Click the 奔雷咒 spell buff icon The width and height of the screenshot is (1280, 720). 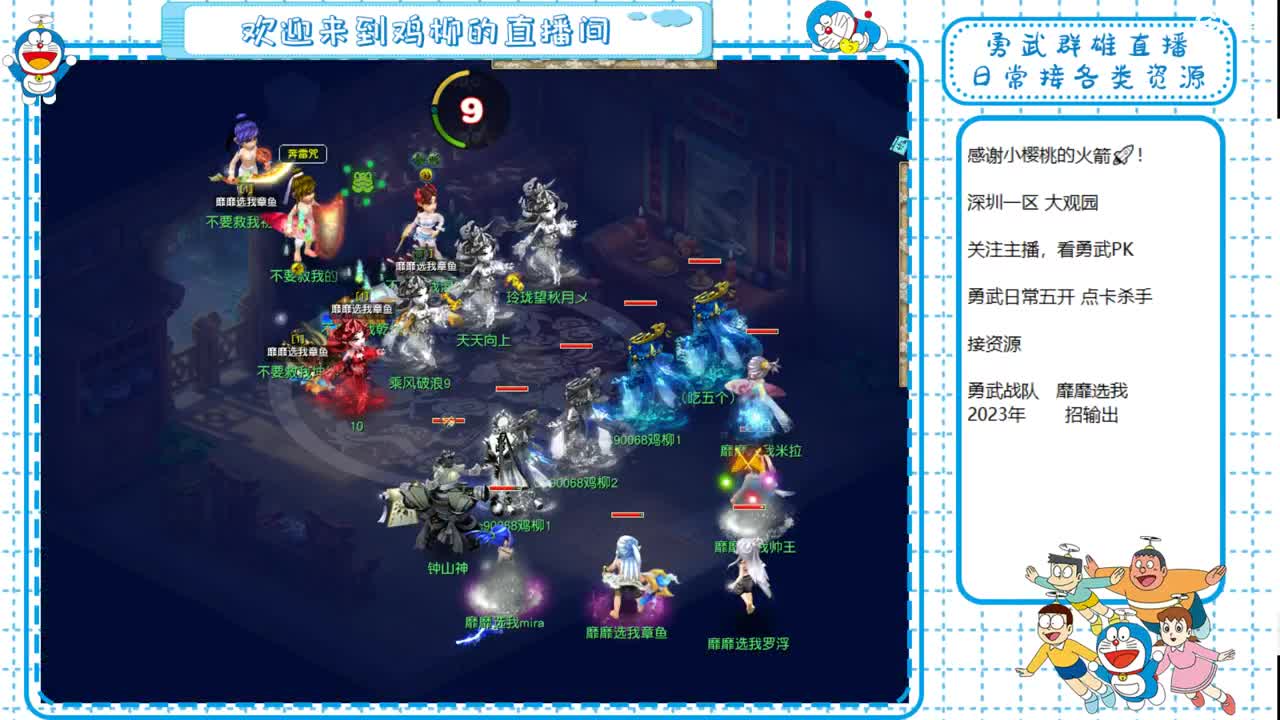pyautogui.click(x=302, y=153)
